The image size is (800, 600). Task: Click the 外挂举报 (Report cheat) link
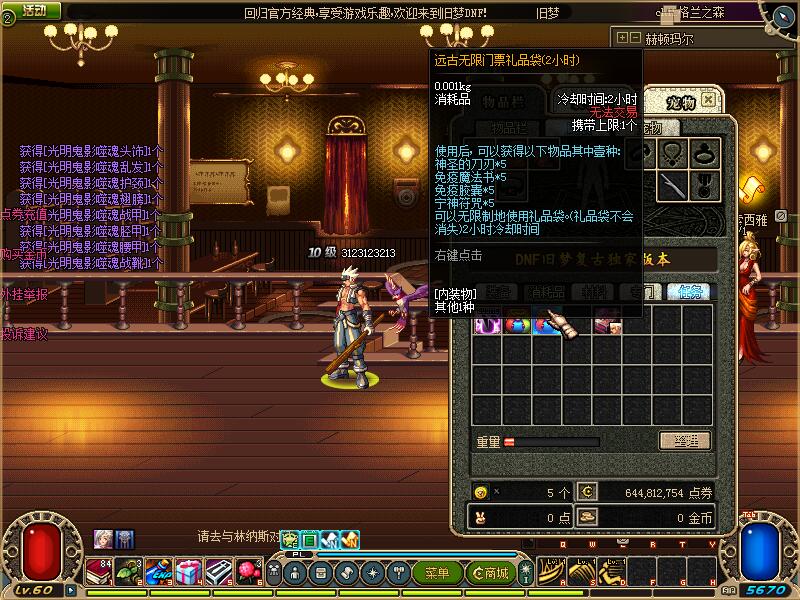pyautogui.click(x=24, y=294)
